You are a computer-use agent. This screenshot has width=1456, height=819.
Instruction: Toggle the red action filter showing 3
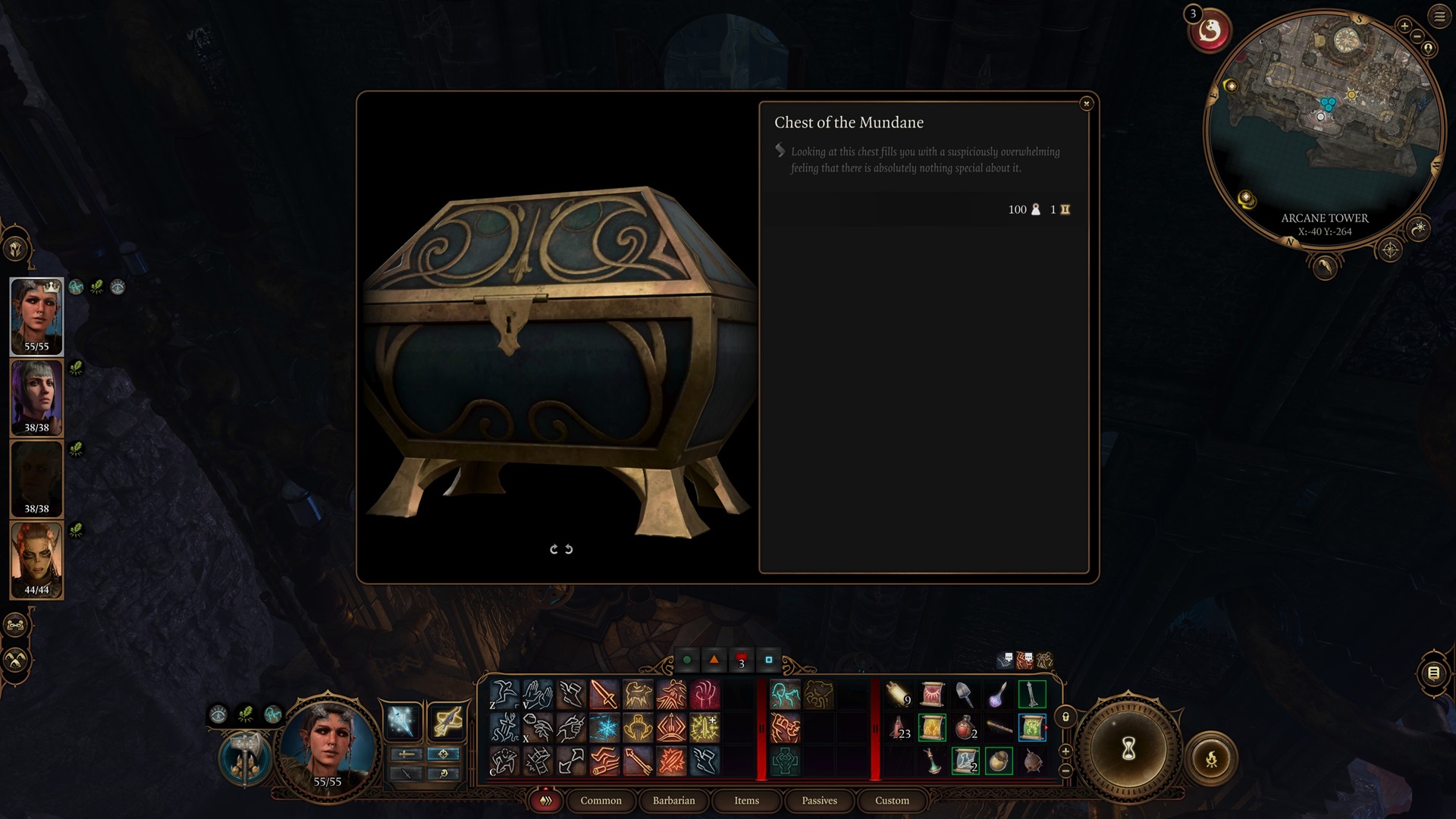click(x=741, y=661)
